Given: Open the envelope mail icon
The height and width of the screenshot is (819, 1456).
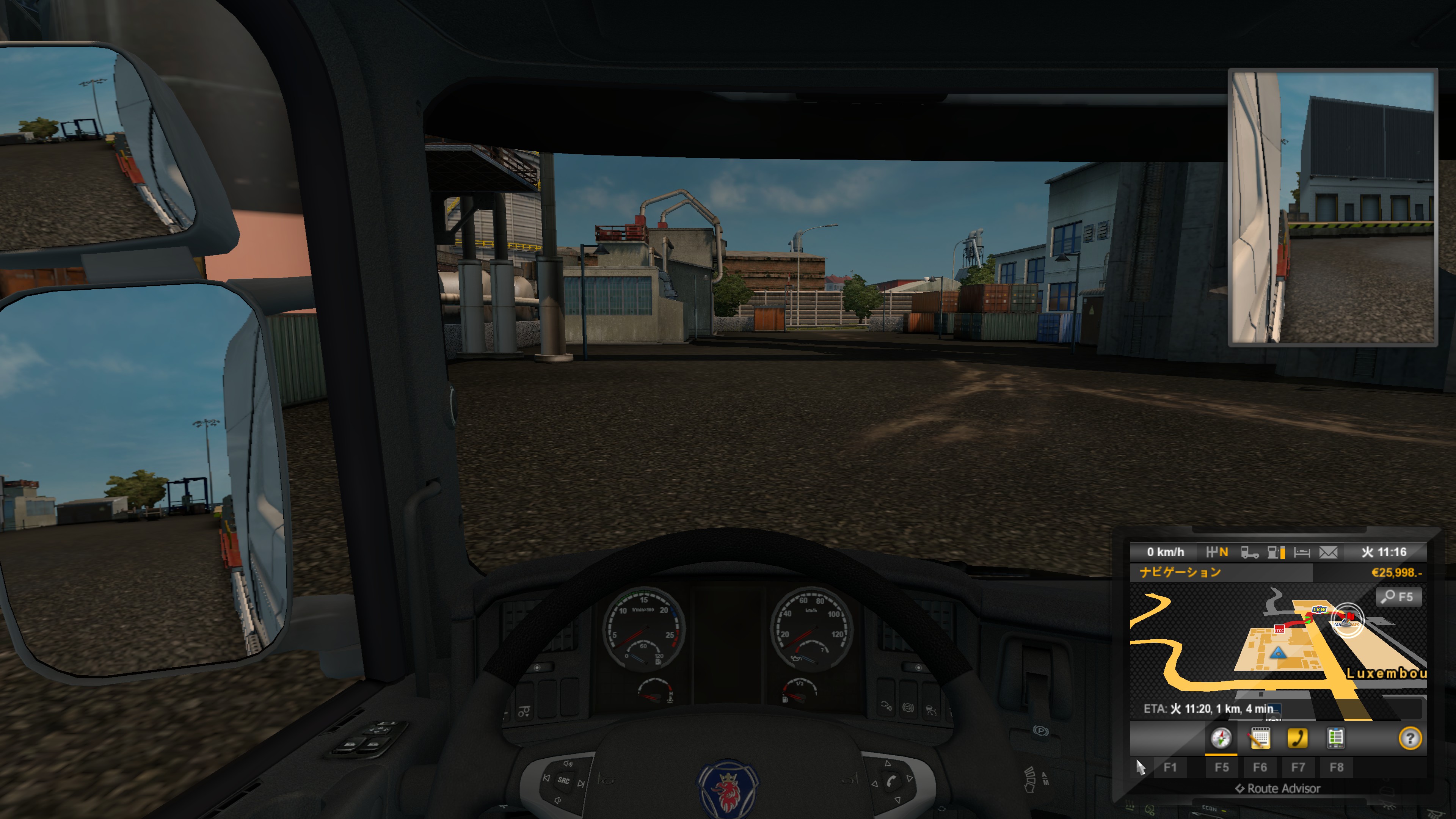Looking at the screenshot, I should click(1328, 552).
